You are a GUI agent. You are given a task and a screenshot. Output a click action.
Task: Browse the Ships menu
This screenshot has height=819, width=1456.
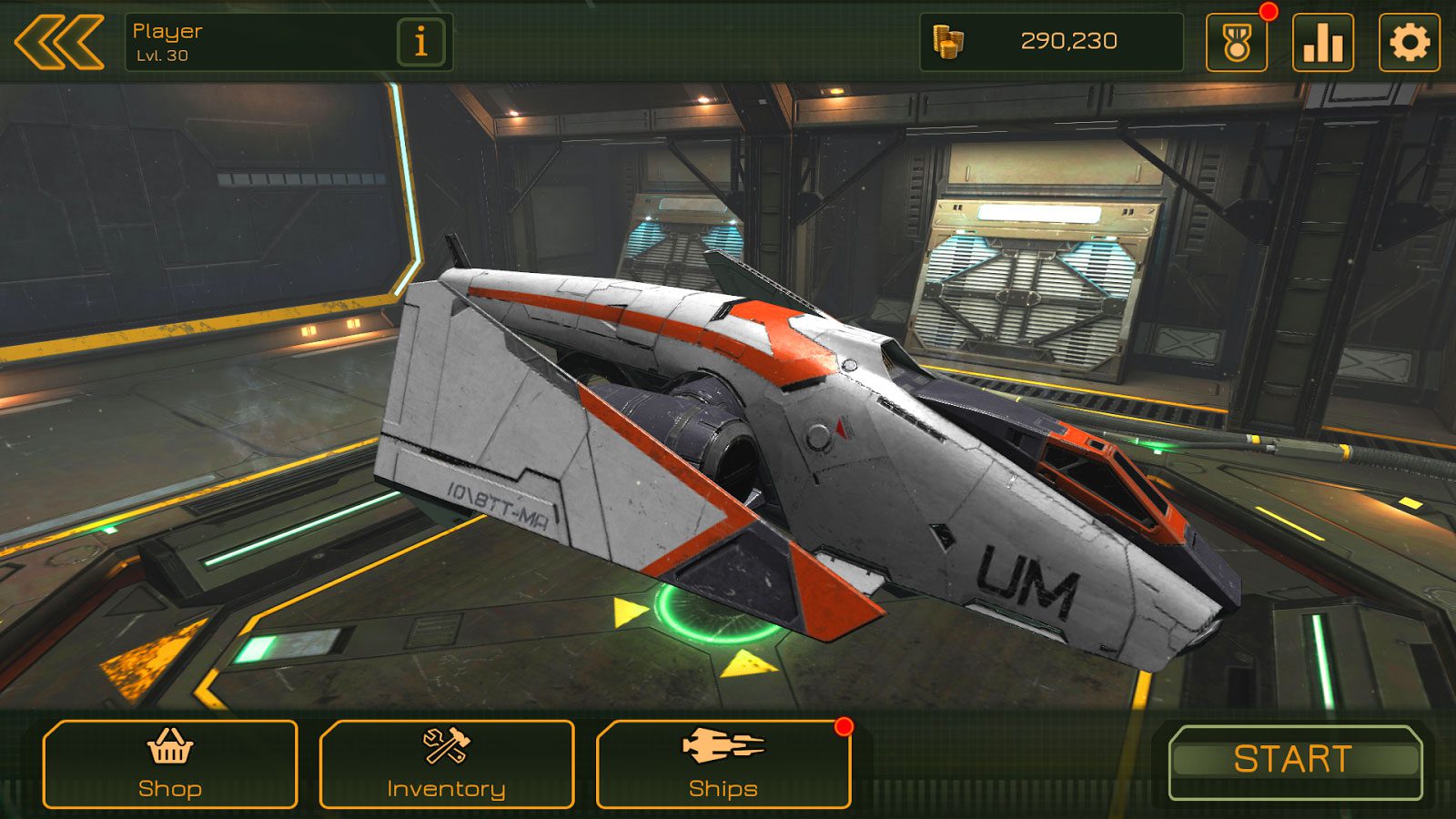723,764
